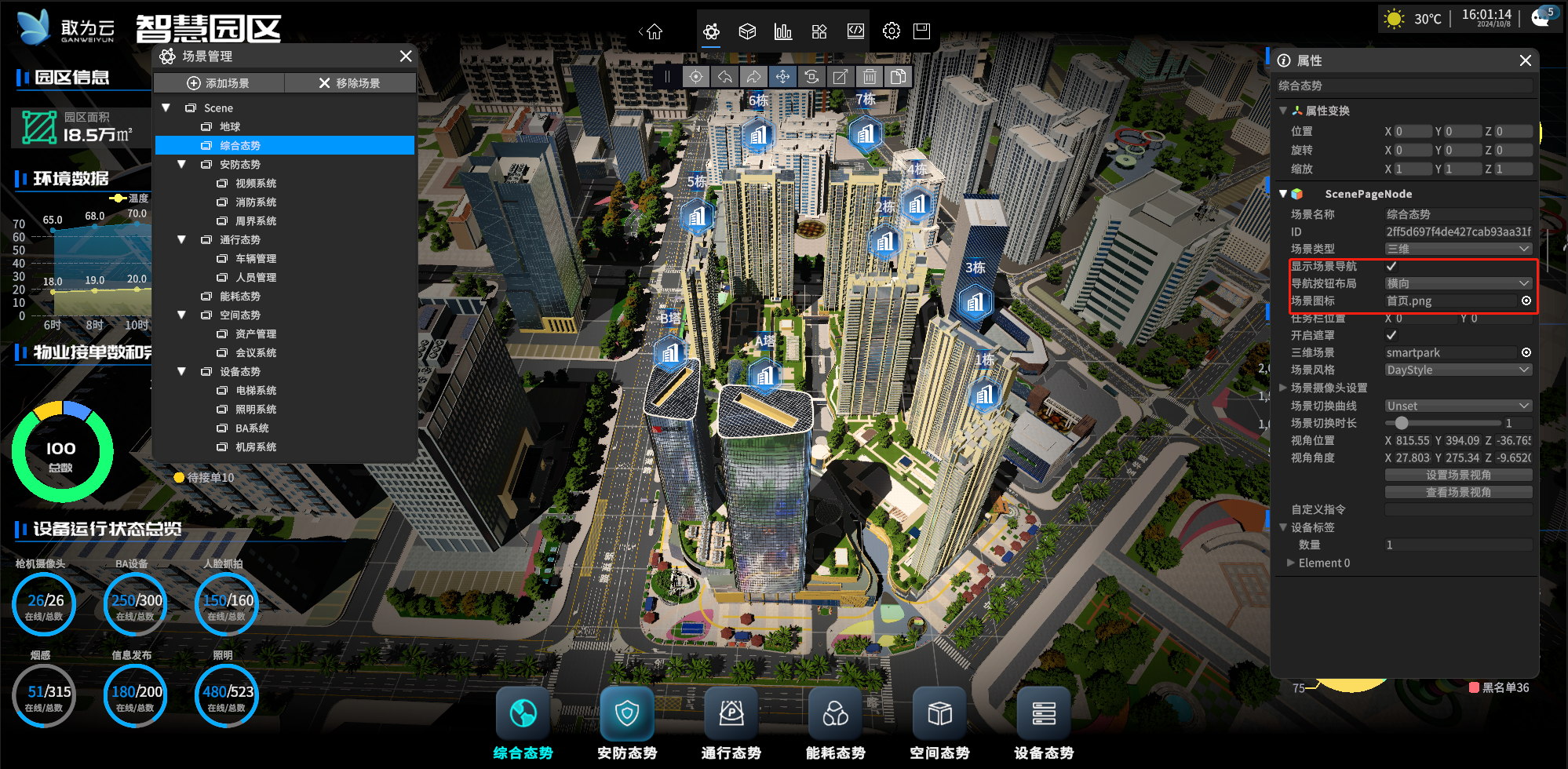
Task: Choose 车辆管理 in the scene list
Action: click(x=255, y=259)
